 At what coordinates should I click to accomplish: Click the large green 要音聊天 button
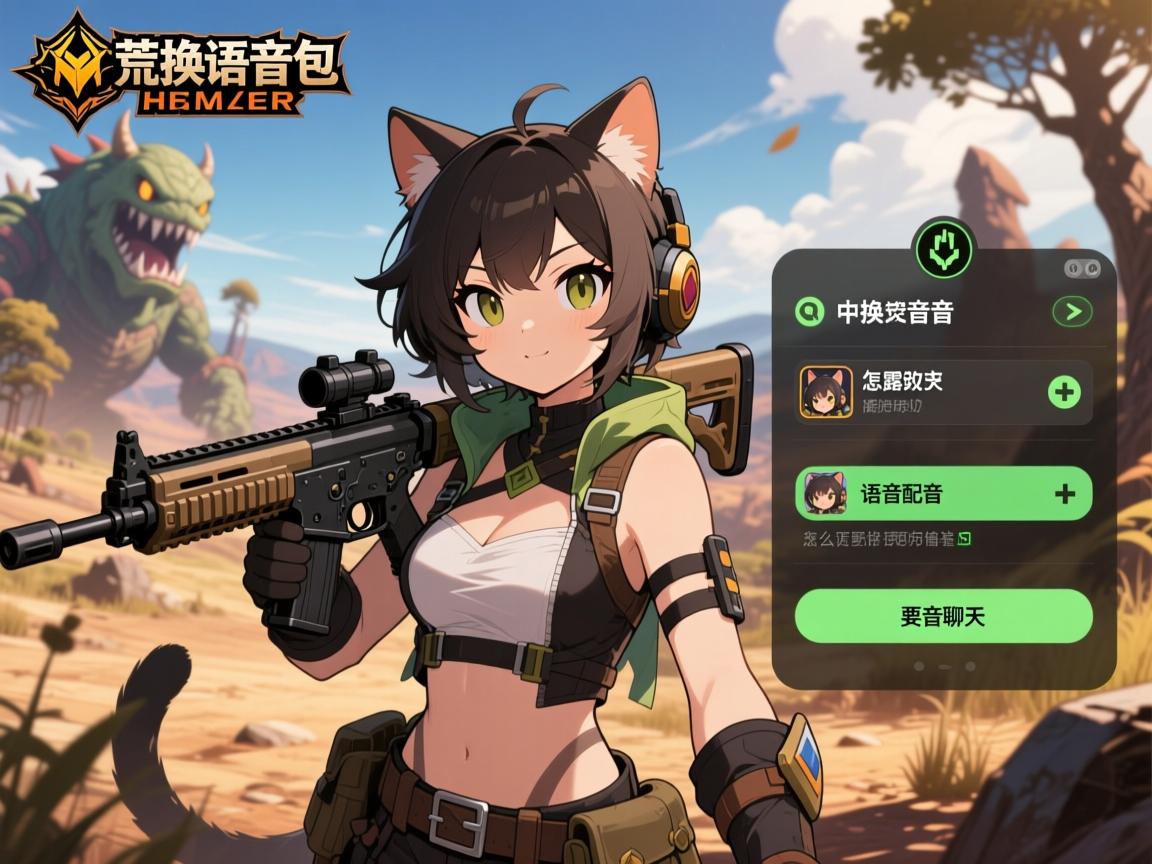pos(943,616)
